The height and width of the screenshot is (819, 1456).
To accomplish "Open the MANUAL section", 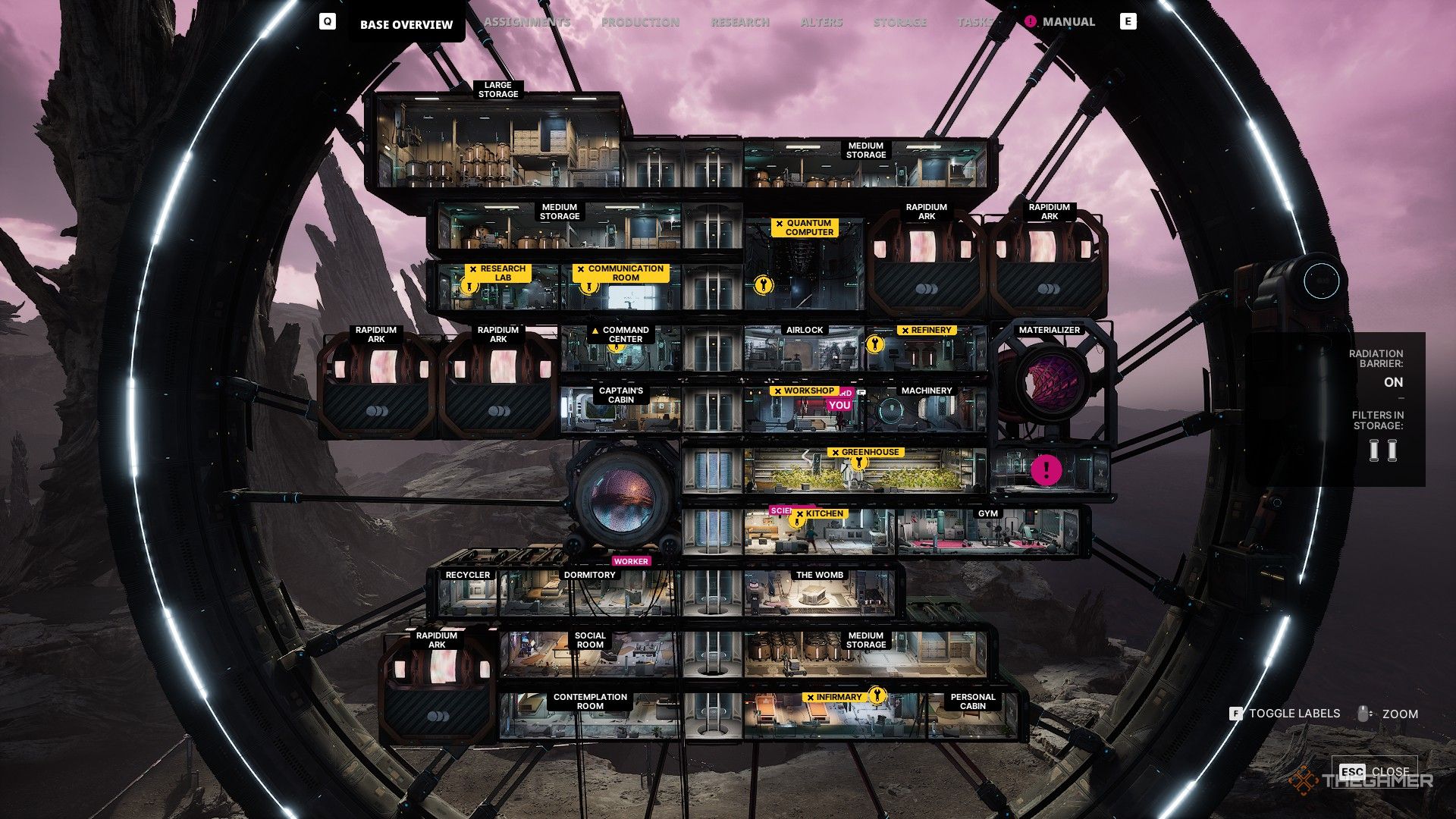I will tap(1068, 21).
